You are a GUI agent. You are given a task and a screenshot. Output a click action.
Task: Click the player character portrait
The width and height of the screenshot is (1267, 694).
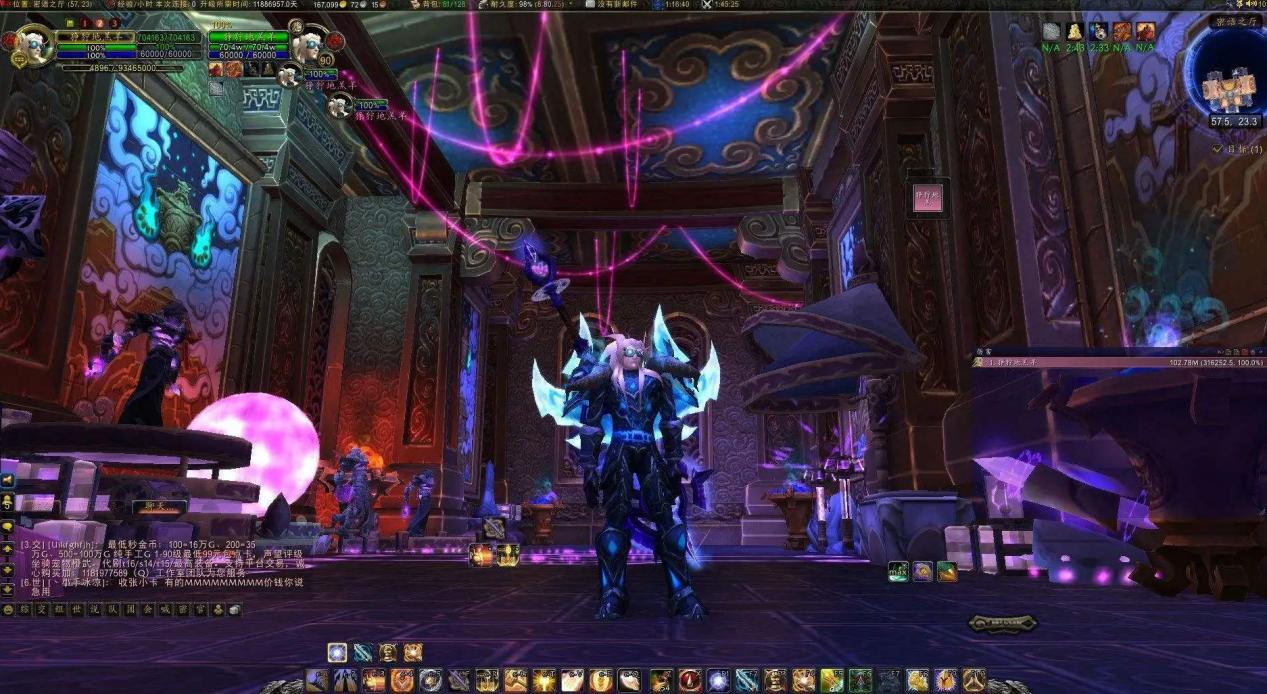coord(30,45)
